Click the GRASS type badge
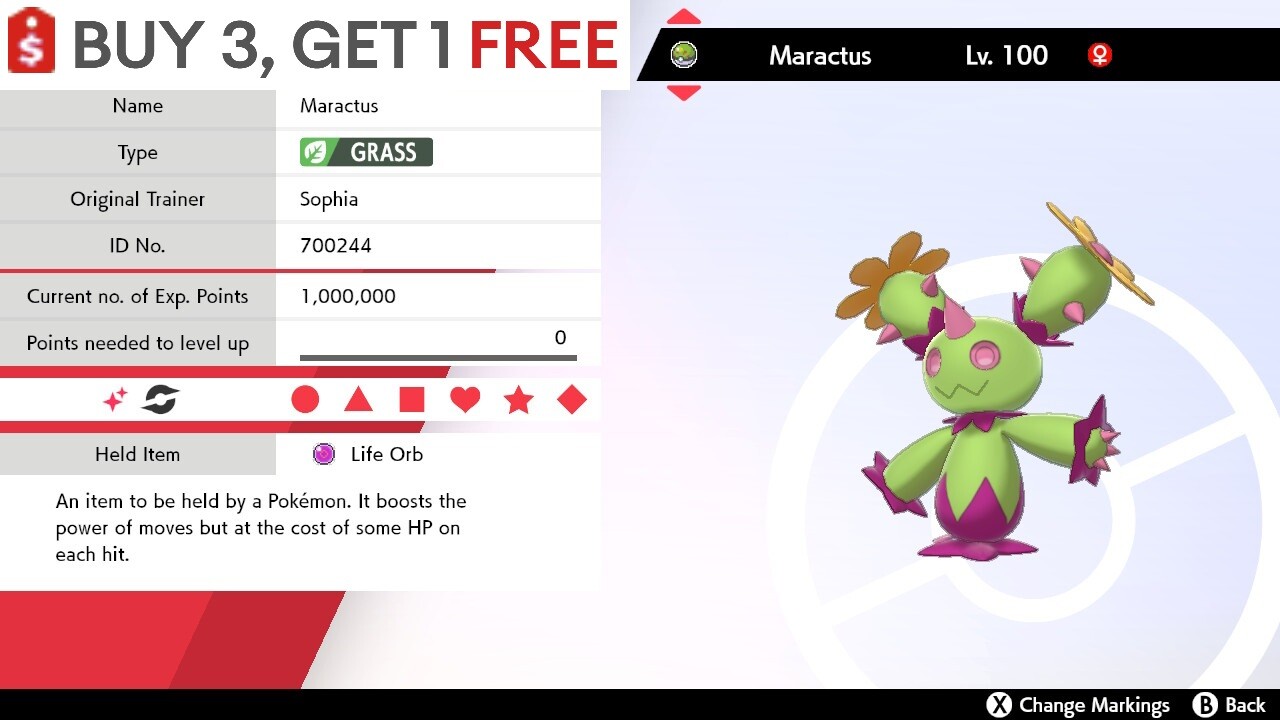Viewport: 1280px width, 720px height. point(364,152)
